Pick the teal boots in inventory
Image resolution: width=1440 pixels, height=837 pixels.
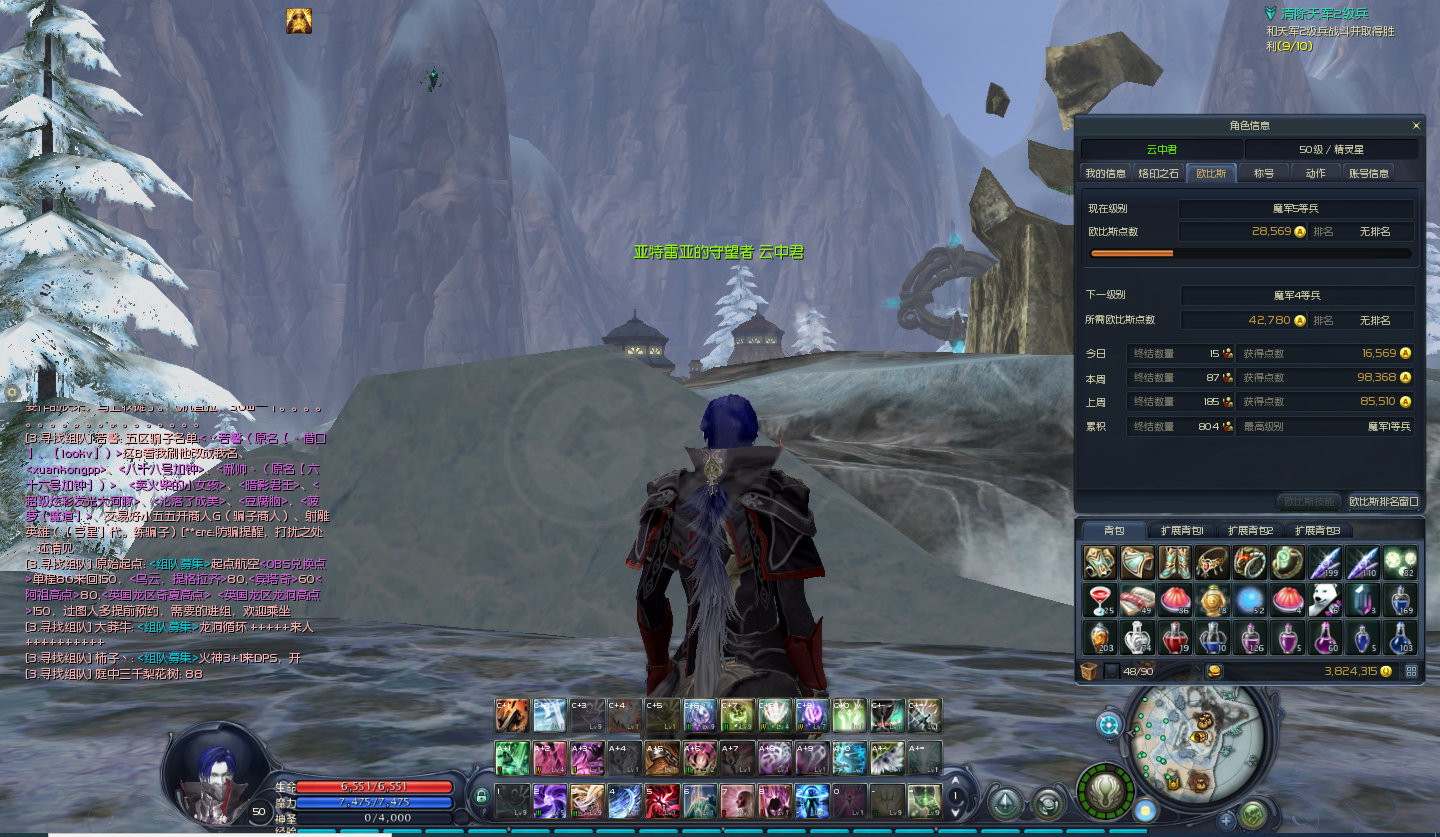[1175, 562]
